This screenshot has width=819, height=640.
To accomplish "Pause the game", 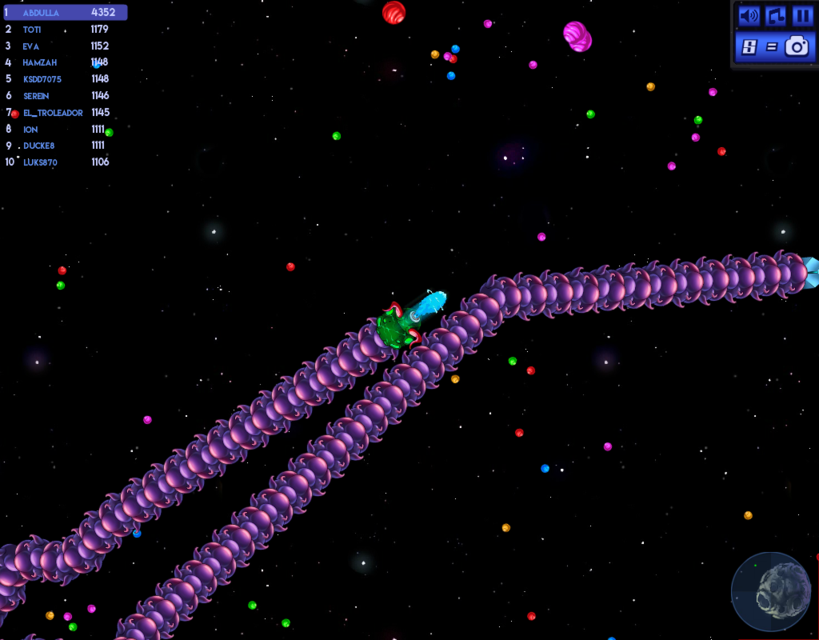I will [802, 16].
